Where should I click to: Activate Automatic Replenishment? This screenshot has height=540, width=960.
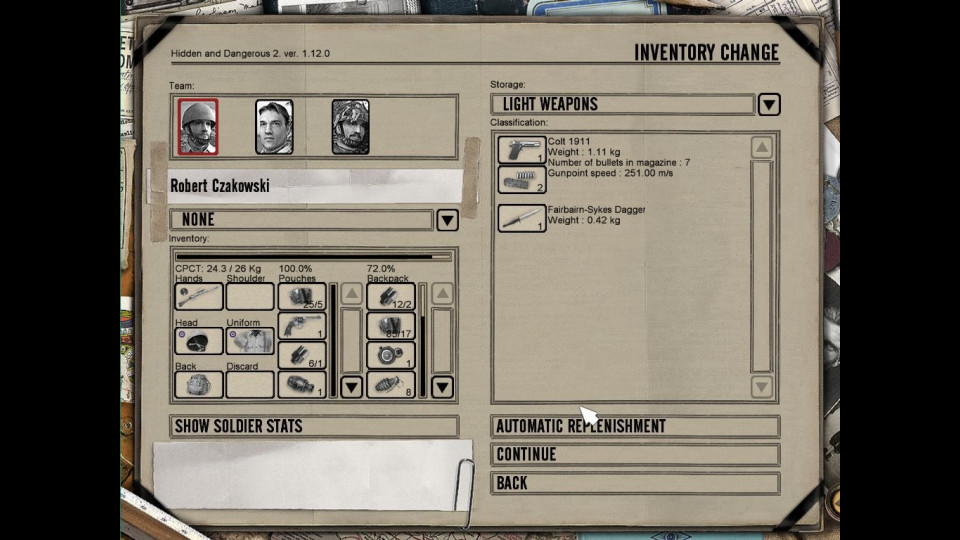click(x=635, y=426)
